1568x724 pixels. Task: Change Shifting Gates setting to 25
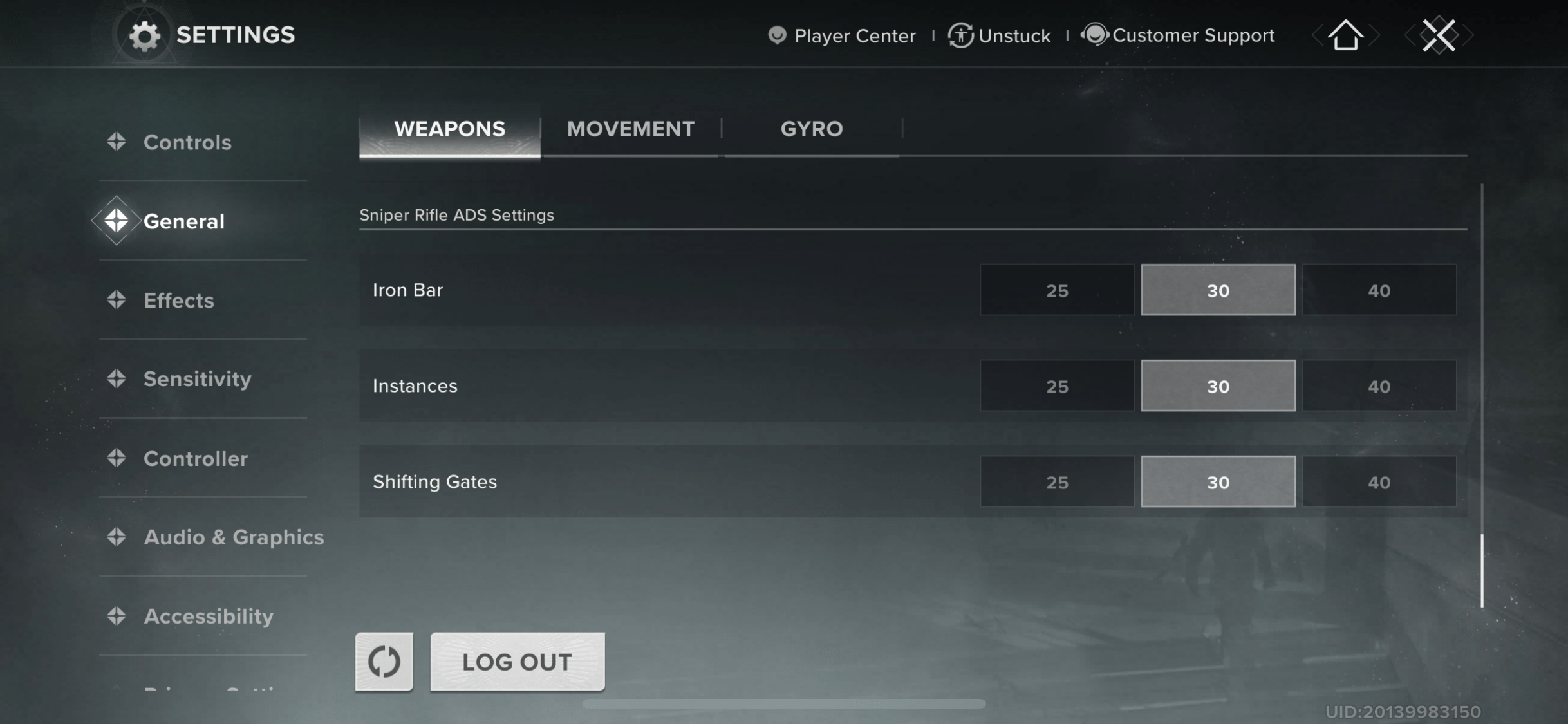(x=1056, y=481)
